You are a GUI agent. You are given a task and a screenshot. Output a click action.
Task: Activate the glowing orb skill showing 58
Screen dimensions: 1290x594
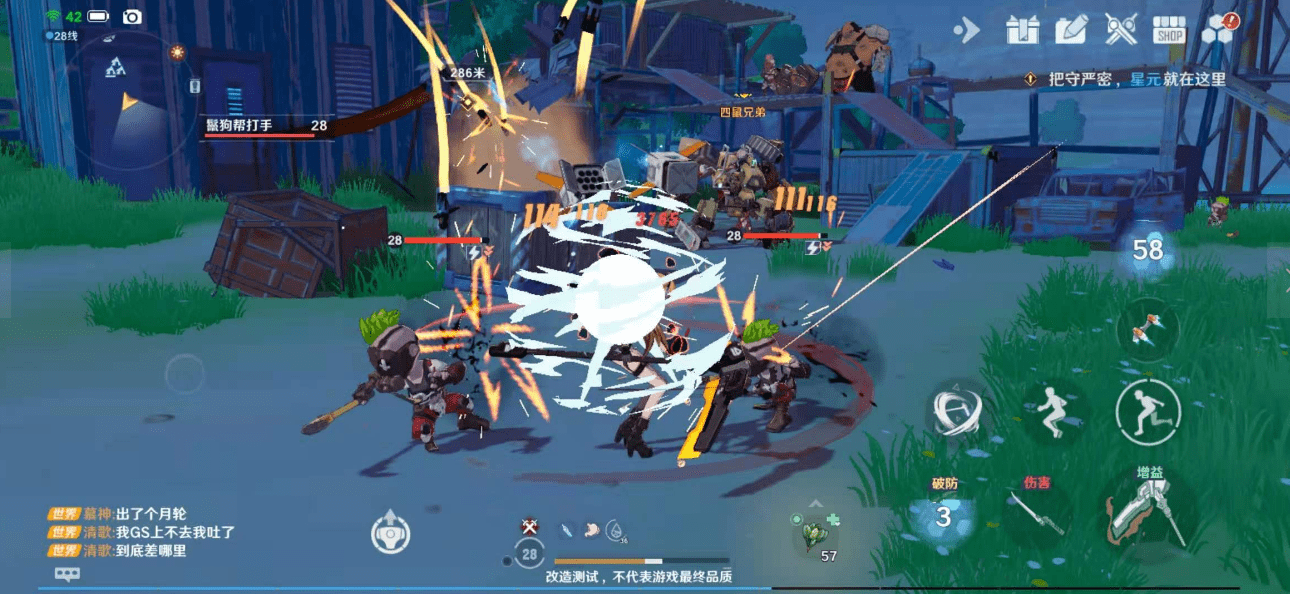coord(1148,249)
